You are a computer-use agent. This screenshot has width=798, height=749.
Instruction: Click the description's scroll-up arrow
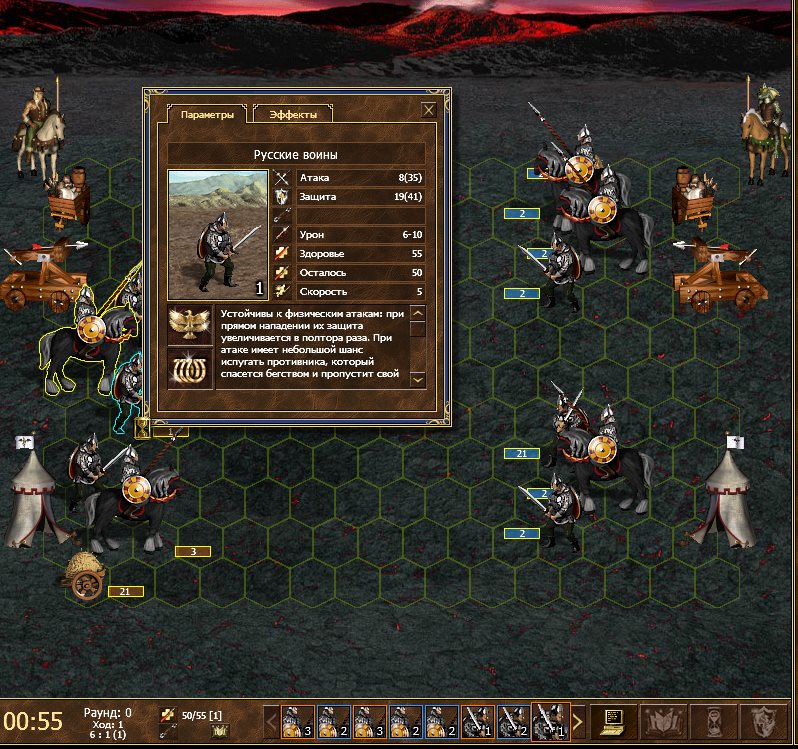click(418, 314)
